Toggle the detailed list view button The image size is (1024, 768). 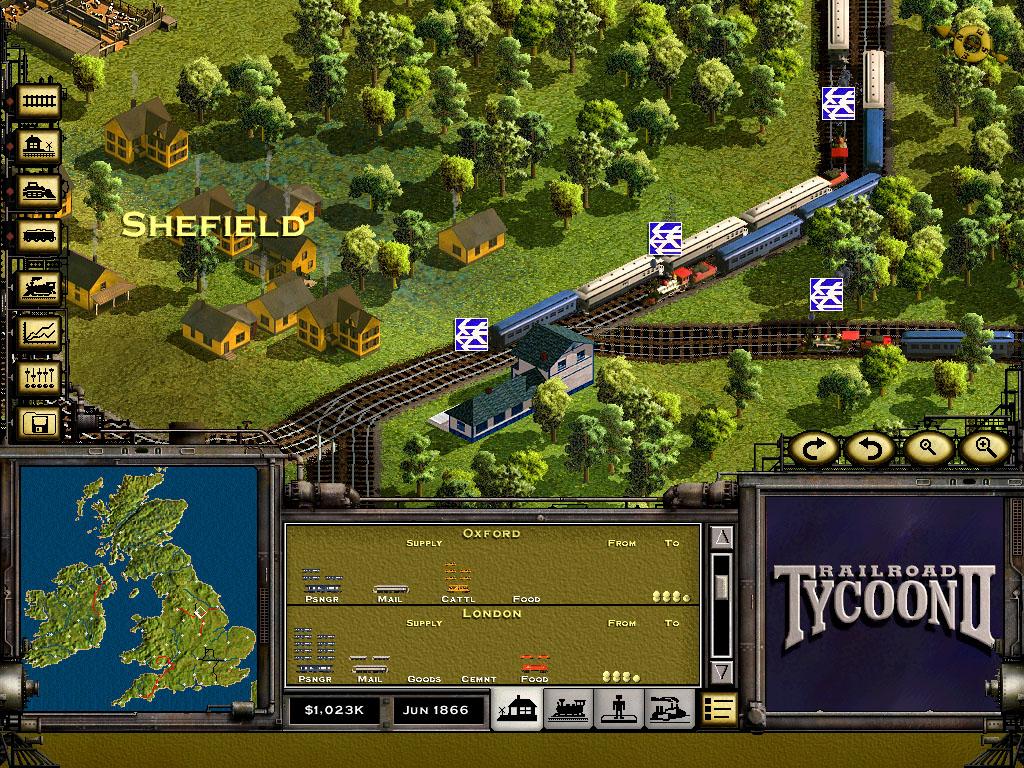pos(718,709)
